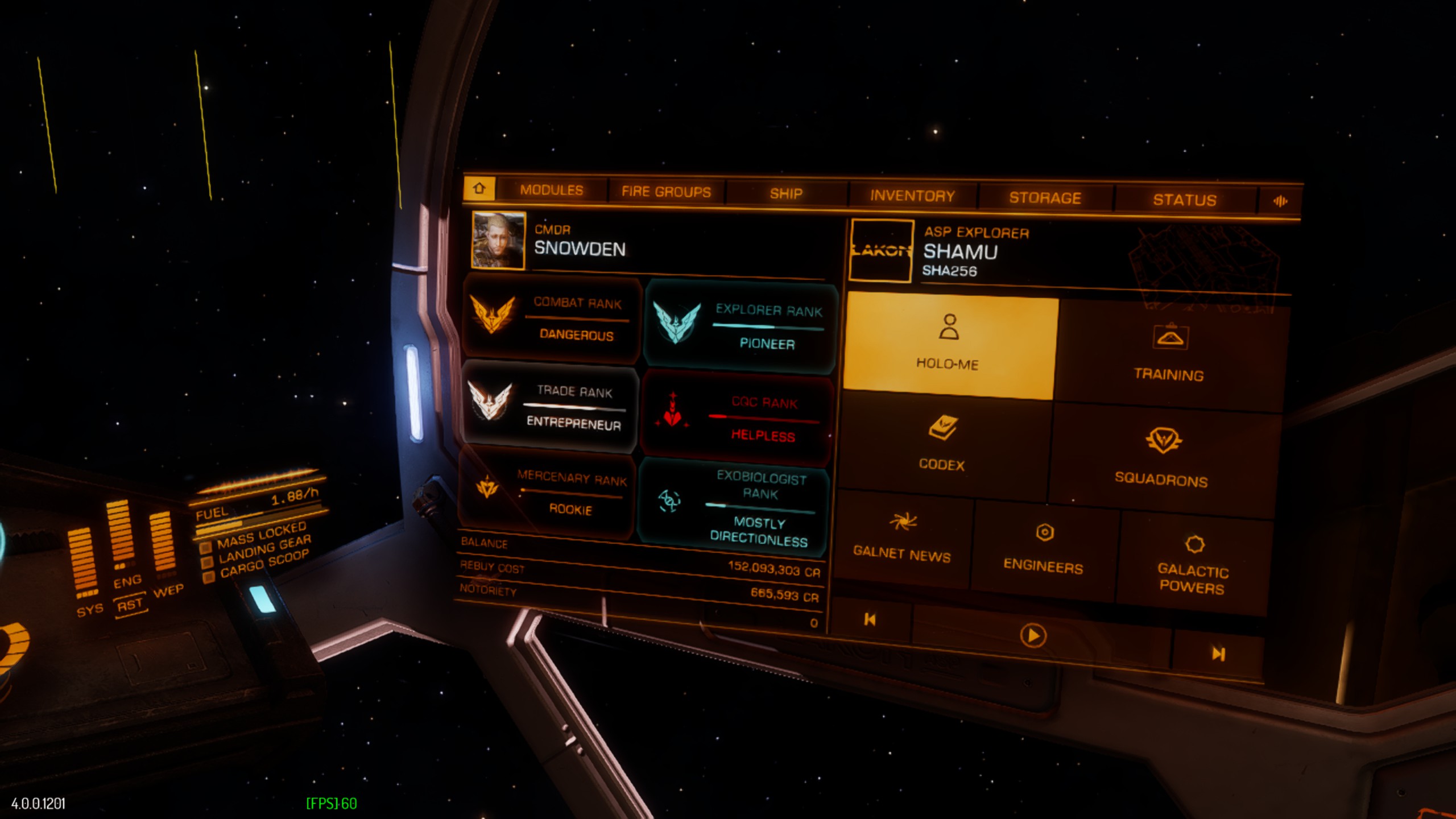Viewport: 1456px width, 819px height.
Task: Choose the Squadrons tile
Action: tap(1161, 458)
